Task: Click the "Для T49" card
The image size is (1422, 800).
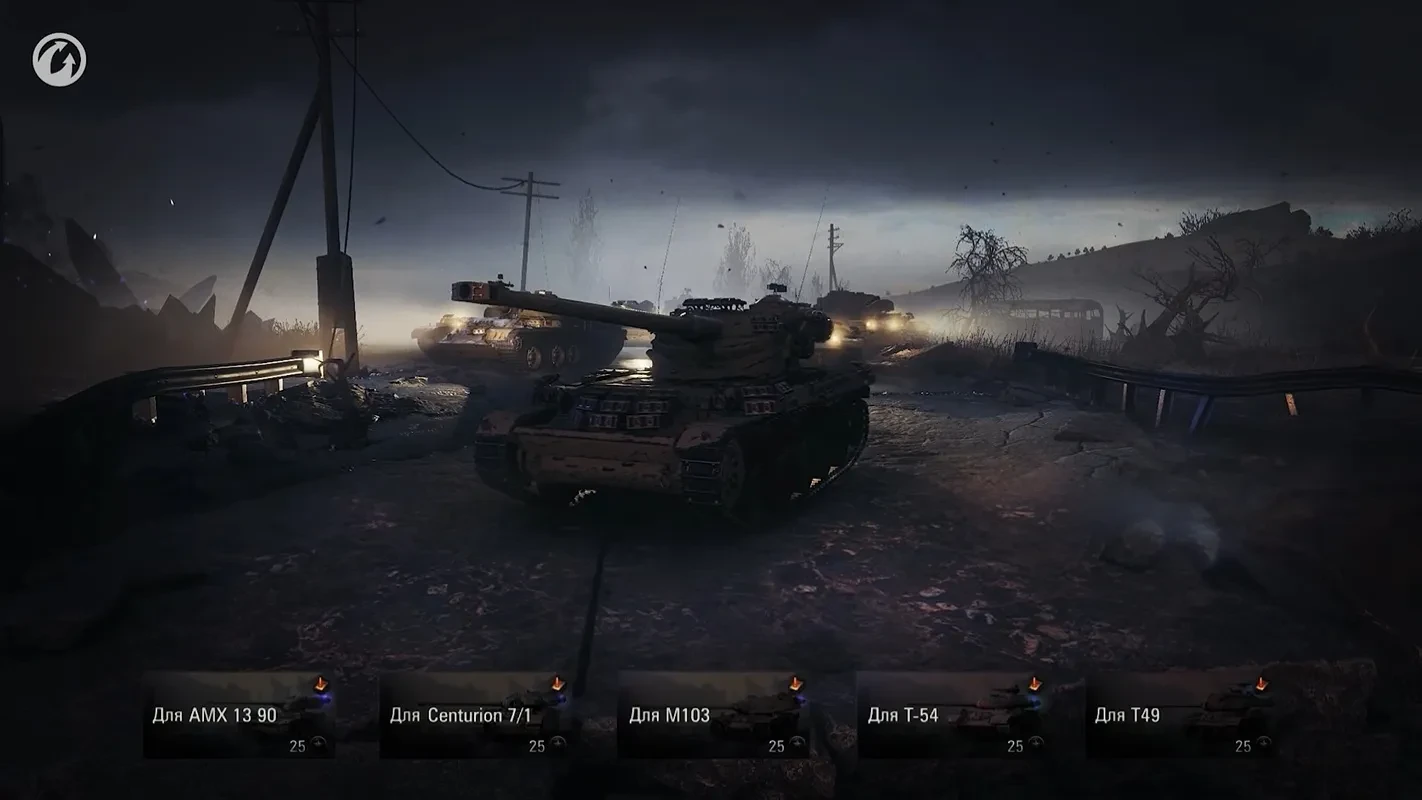Action: (1180, 715)
